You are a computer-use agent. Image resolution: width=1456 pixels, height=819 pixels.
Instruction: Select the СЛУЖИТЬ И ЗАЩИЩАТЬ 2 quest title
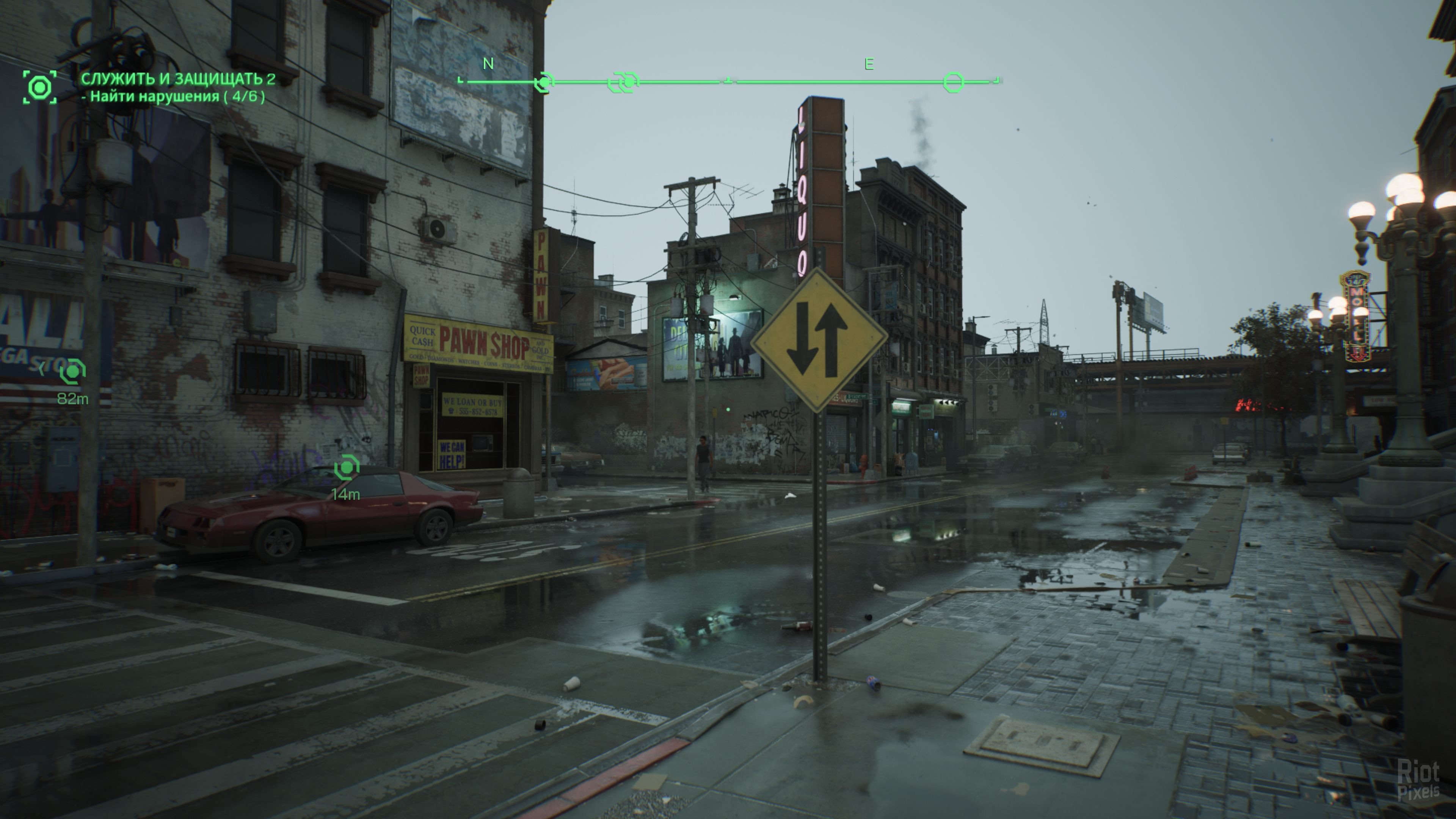(x=178, y=78)
